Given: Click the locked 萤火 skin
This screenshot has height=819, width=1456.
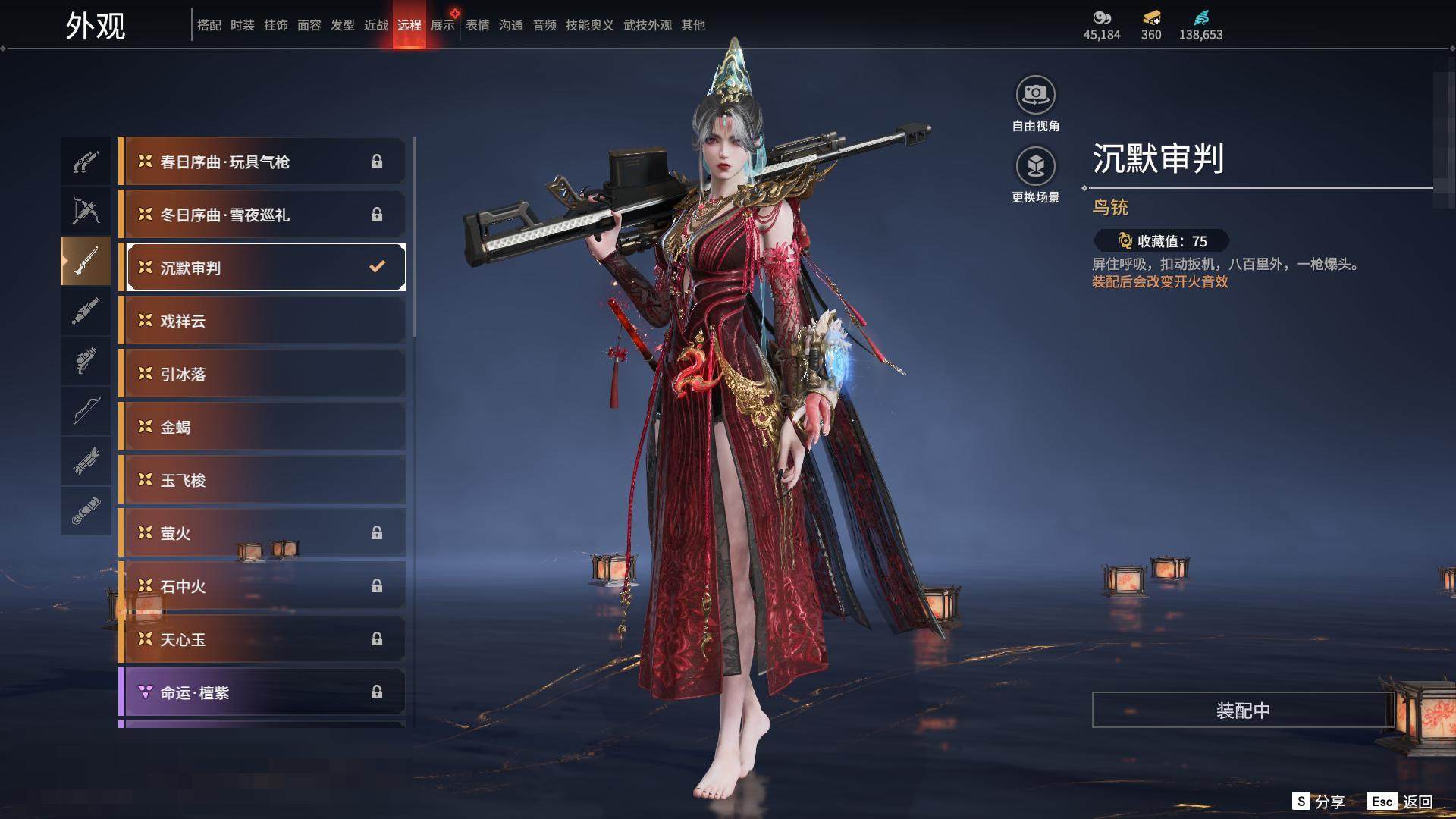Looking at the screenshot, I should [x=262, y=533].
